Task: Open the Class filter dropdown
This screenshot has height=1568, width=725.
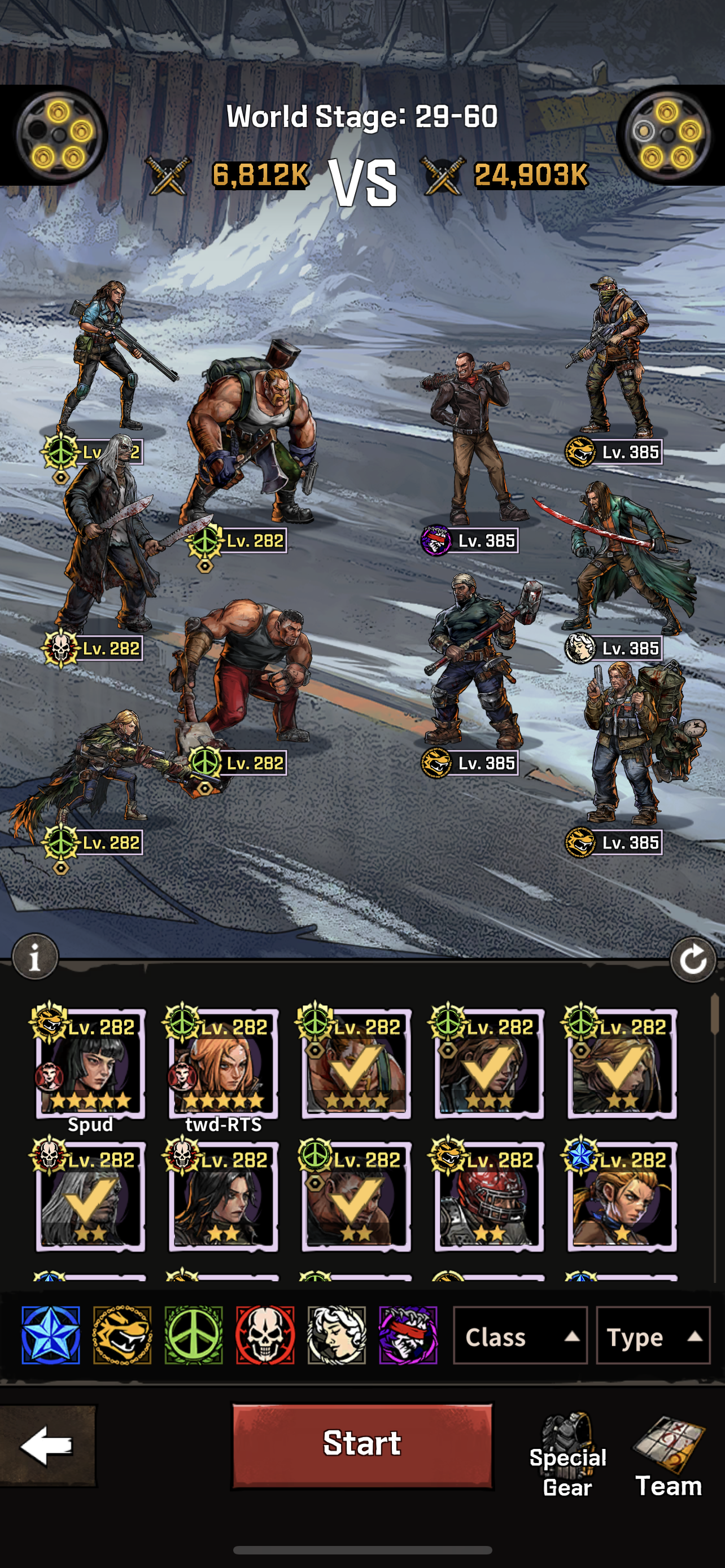Action: click(520, 1336)
